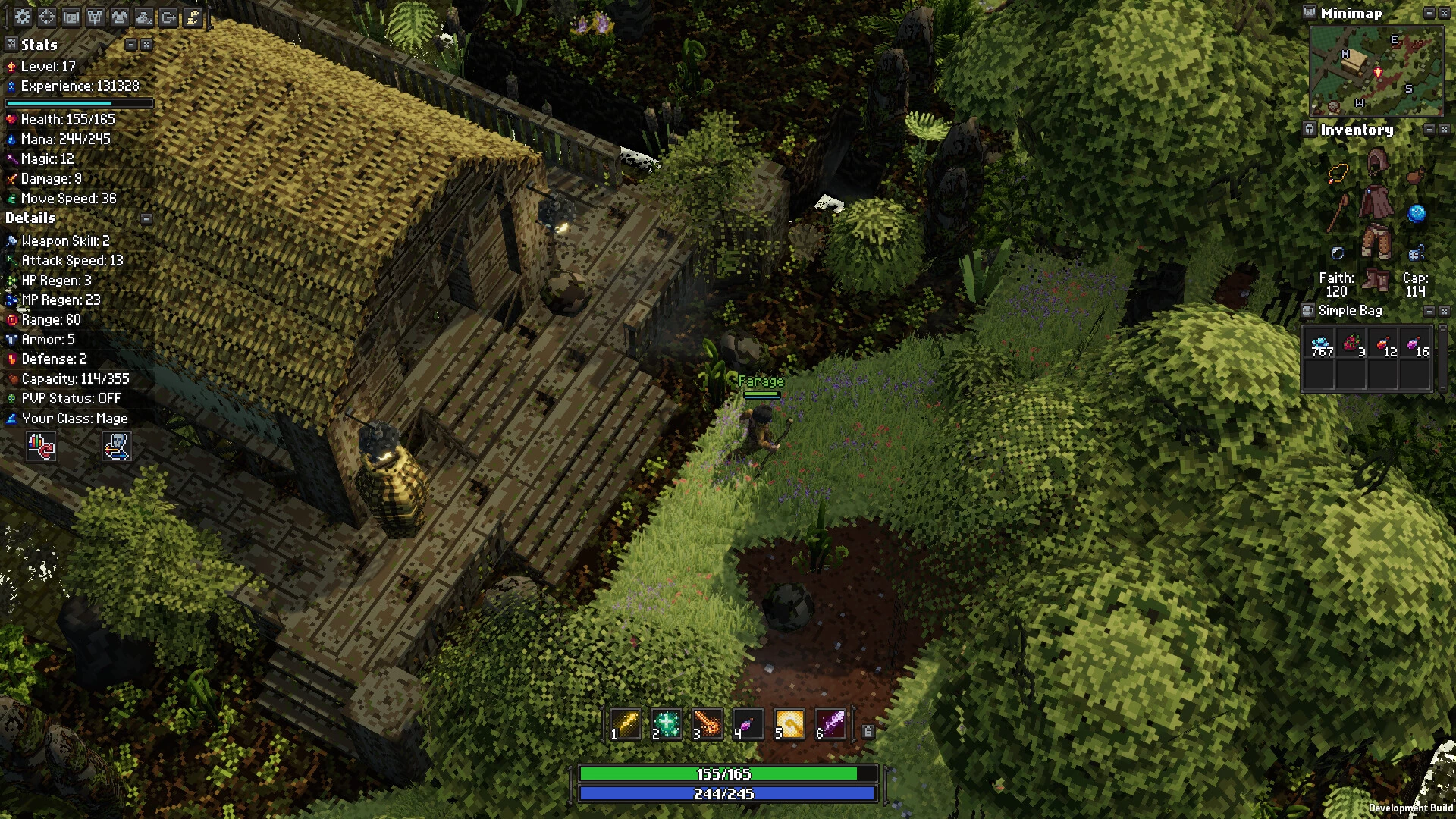Click the minimap view

1376,71
